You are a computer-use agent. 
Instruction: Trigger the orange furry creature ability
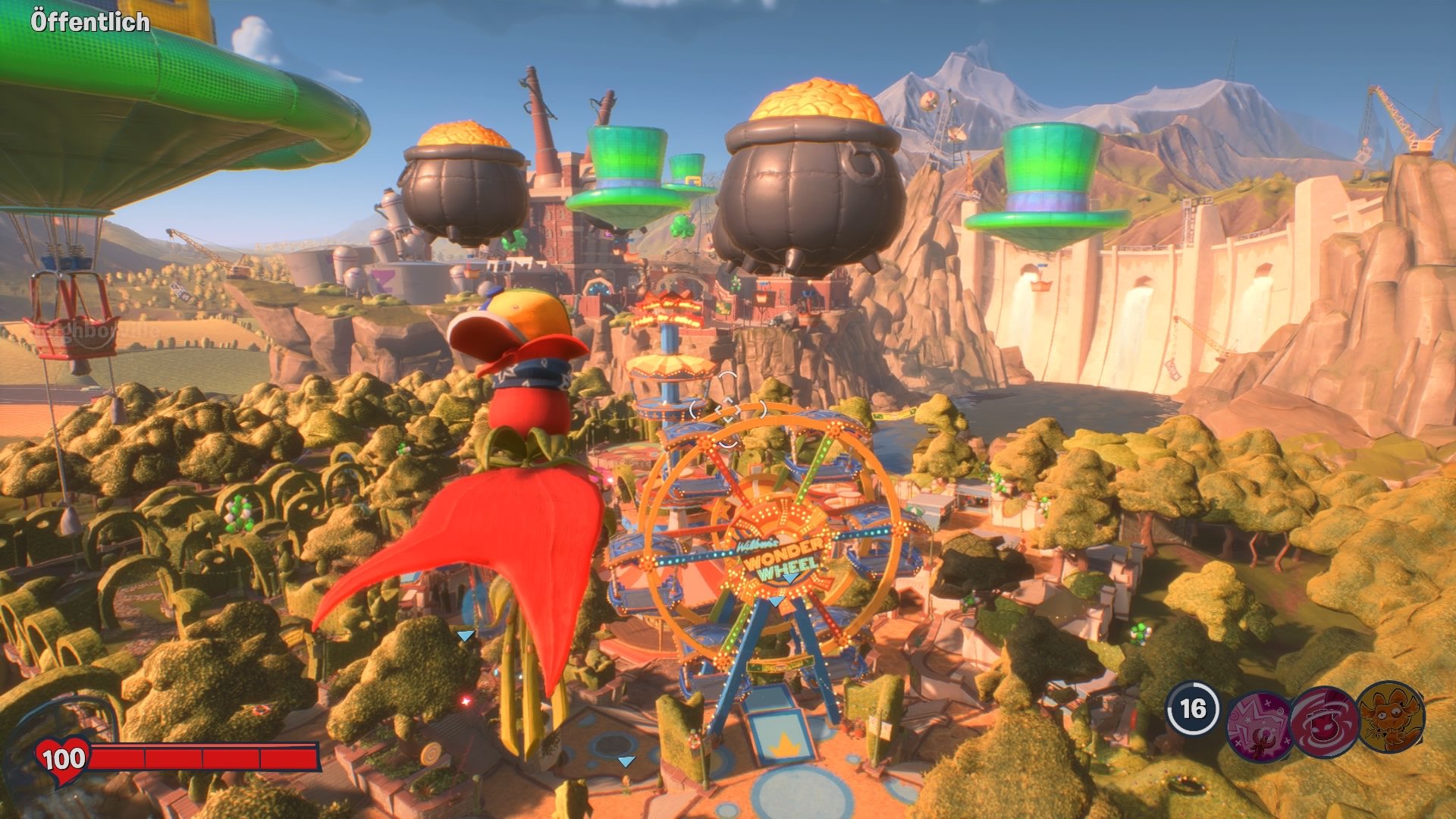[x=1390, y=717]
